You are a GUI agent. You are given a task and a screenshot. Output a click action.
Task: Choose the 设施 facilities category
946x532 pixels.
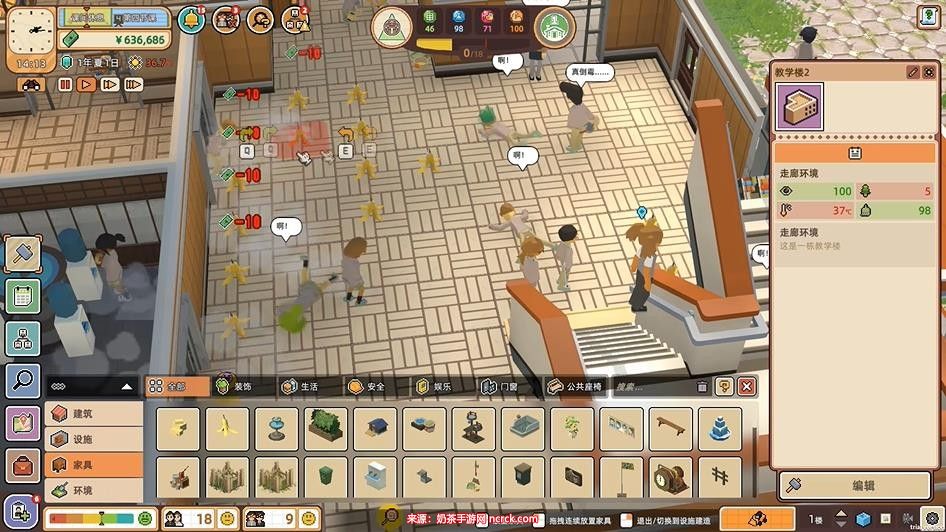[x=94, y=439]
